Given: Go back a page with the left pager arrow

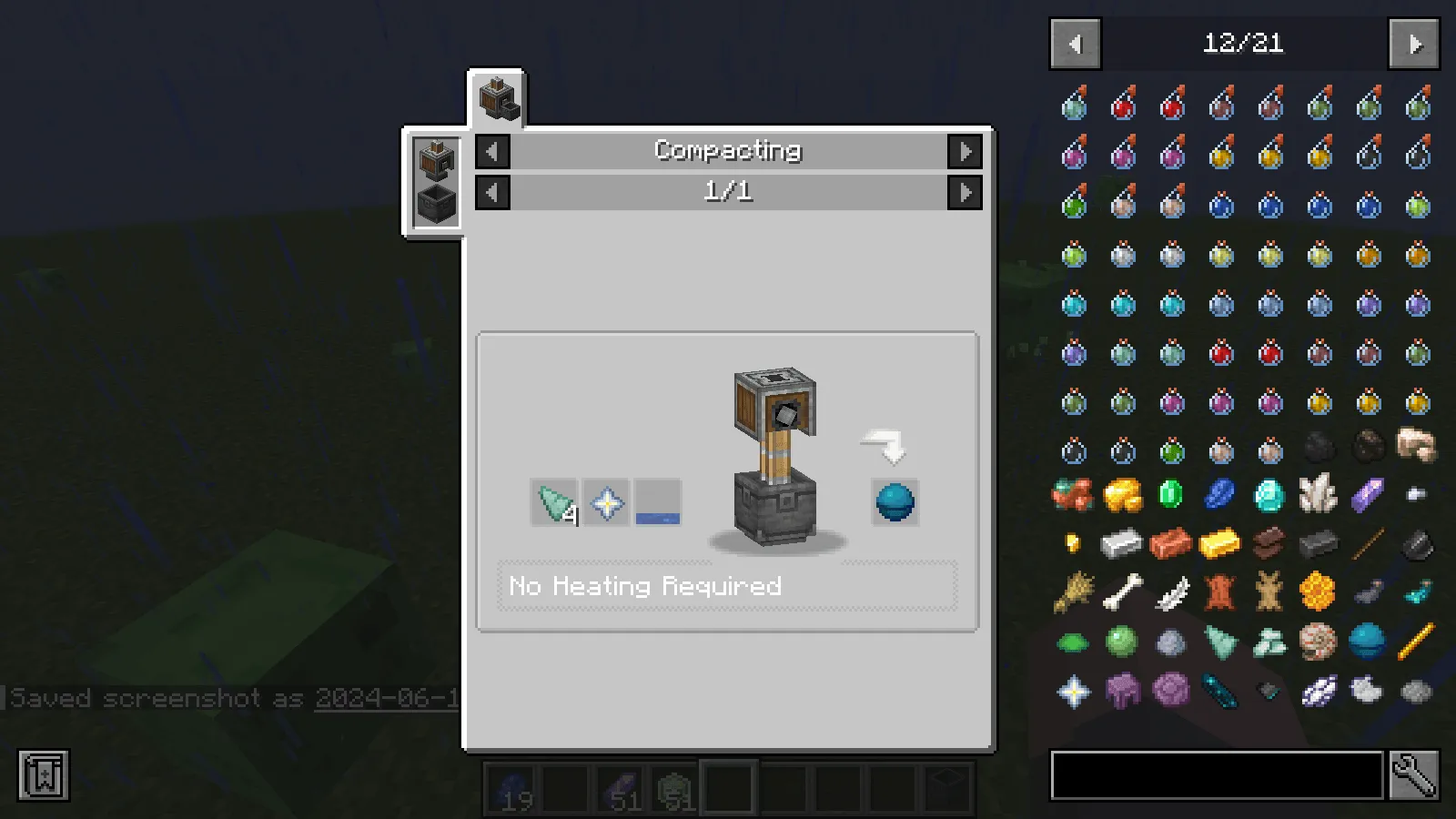Looking at the screenshot, I should pyautogui.click(x=1075, y=43).
